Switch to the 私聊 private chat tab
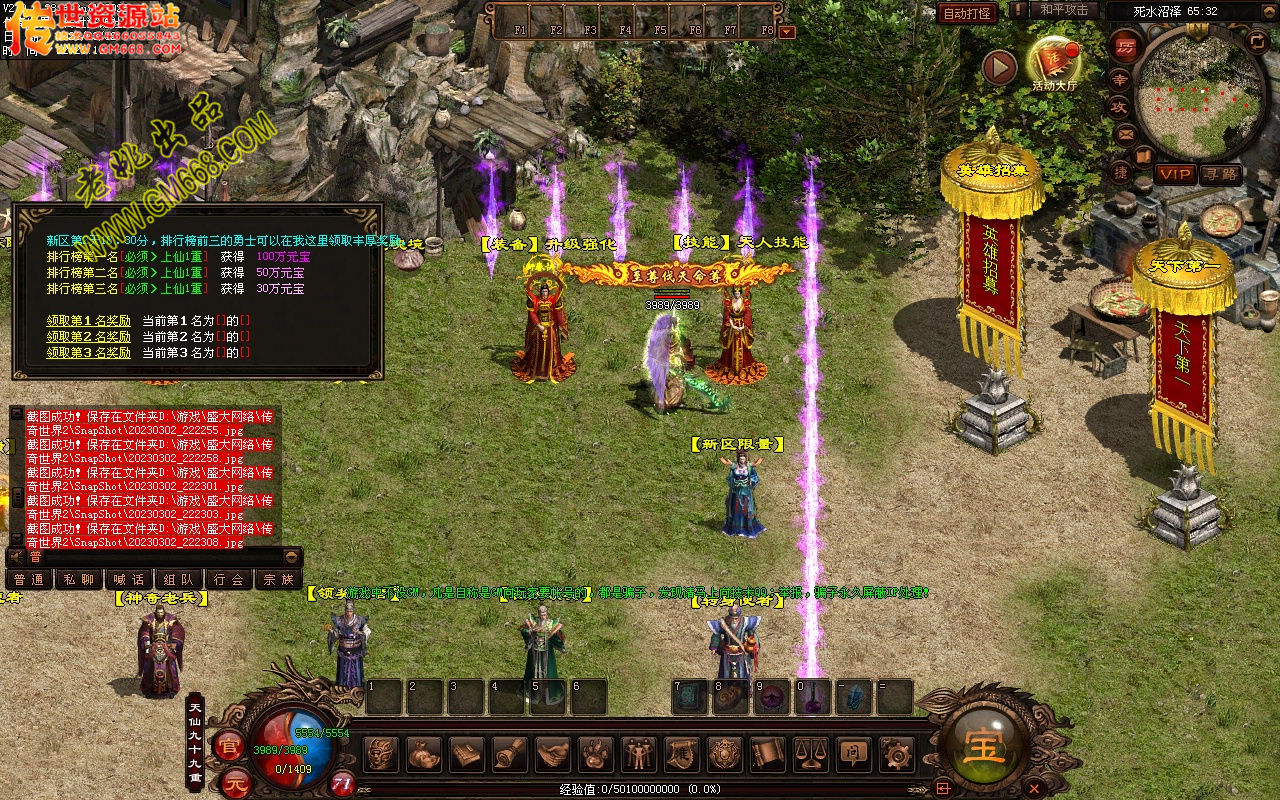 (x=79, y=579)
